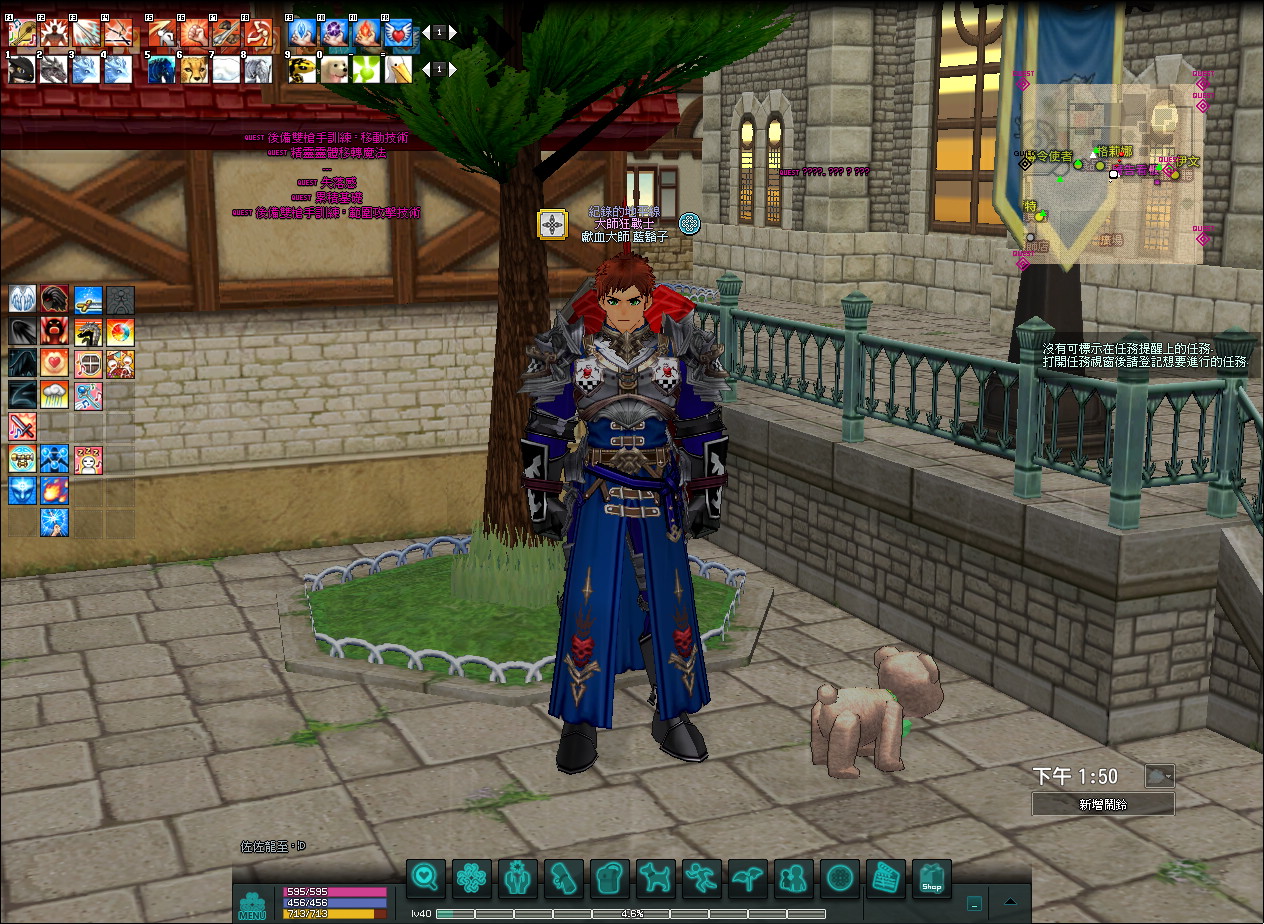Click the magnifier heart search icon
The height and width of the screenshot is (924, 1264).
(x=426, y=879)
